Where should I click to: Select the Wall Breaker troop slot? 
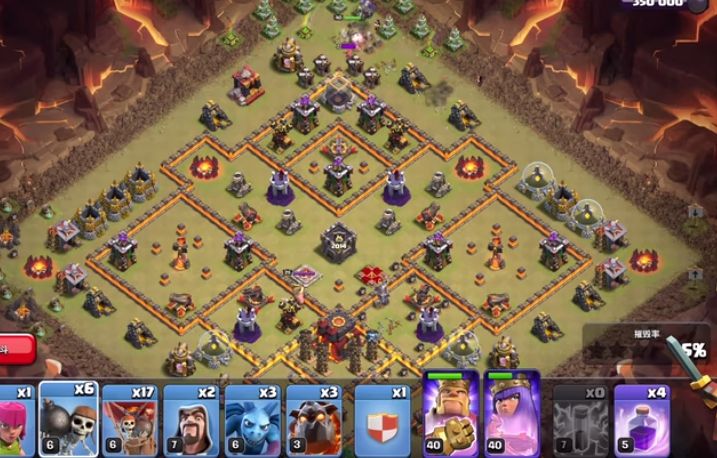pyautogui.click(x=68, y=417)
